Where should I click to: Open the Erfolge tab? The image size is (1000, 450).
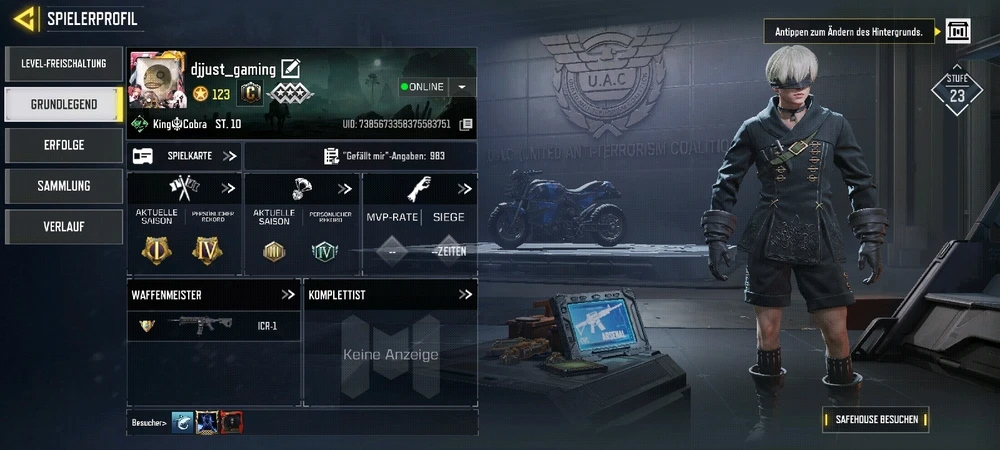63,145
